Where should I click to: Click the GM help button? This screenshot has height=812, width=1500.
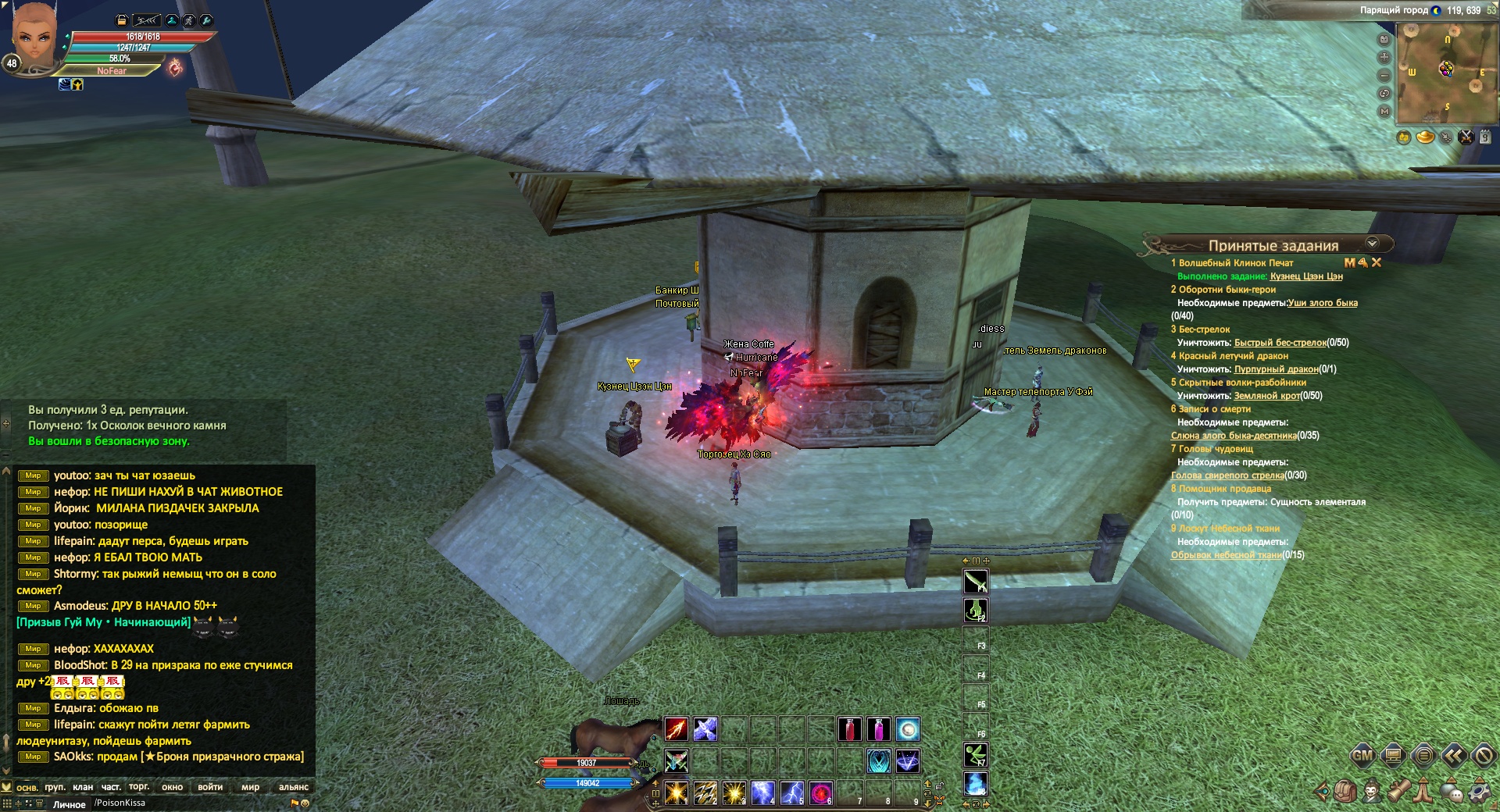click(1362, 755)
